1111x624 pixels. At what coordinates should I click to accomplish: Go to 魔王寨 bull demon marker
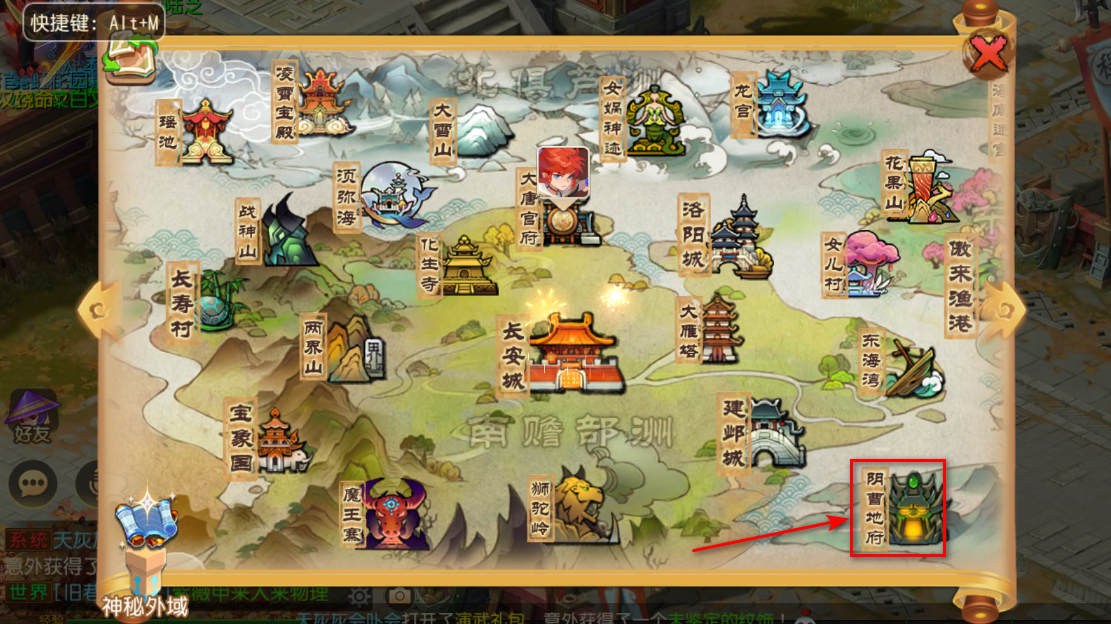pyautogui.click(x=394, y=512)
